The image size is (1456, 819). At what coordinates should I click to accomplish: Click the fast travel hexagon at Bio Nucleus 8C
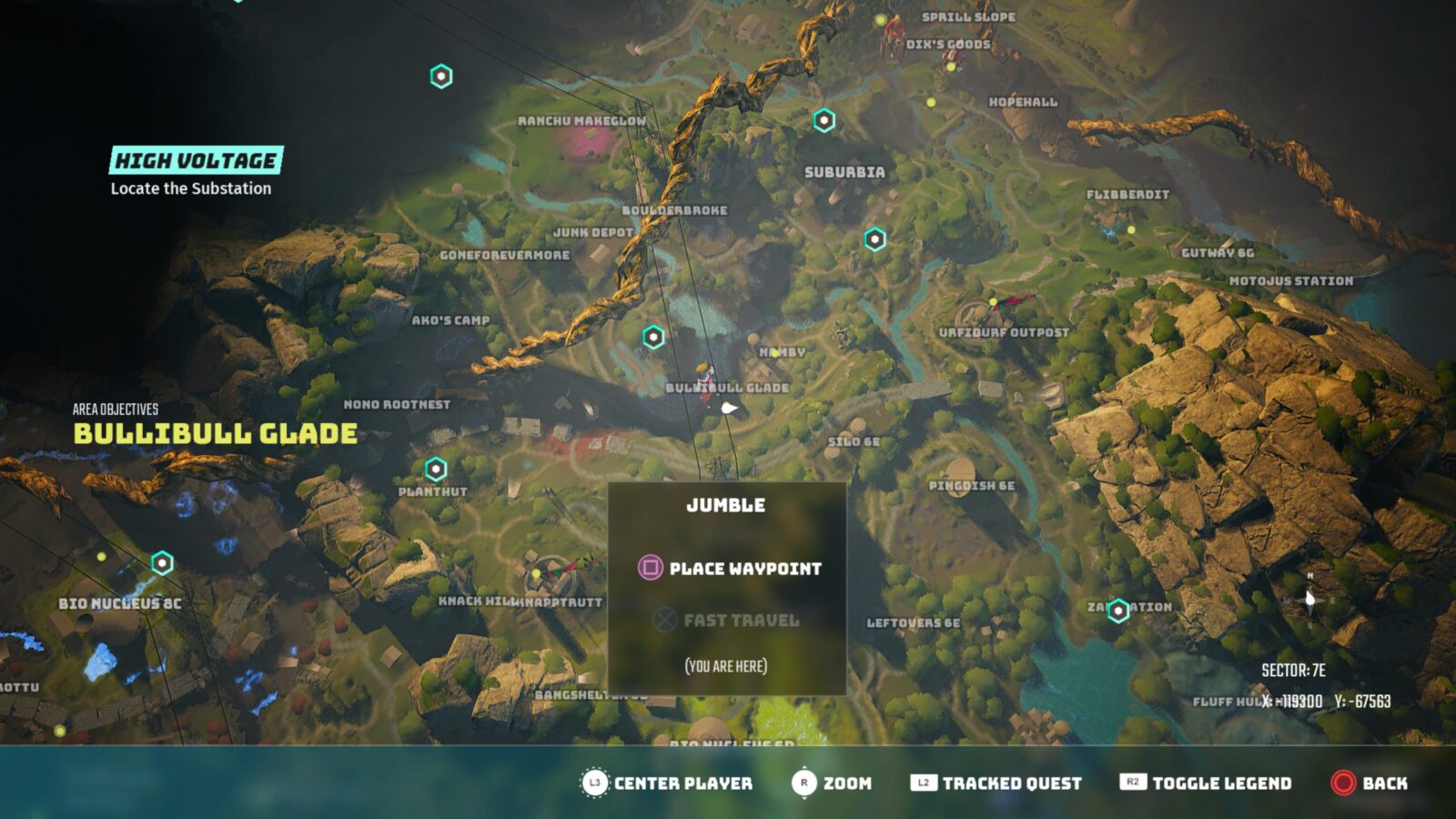(x=162, y=561)
